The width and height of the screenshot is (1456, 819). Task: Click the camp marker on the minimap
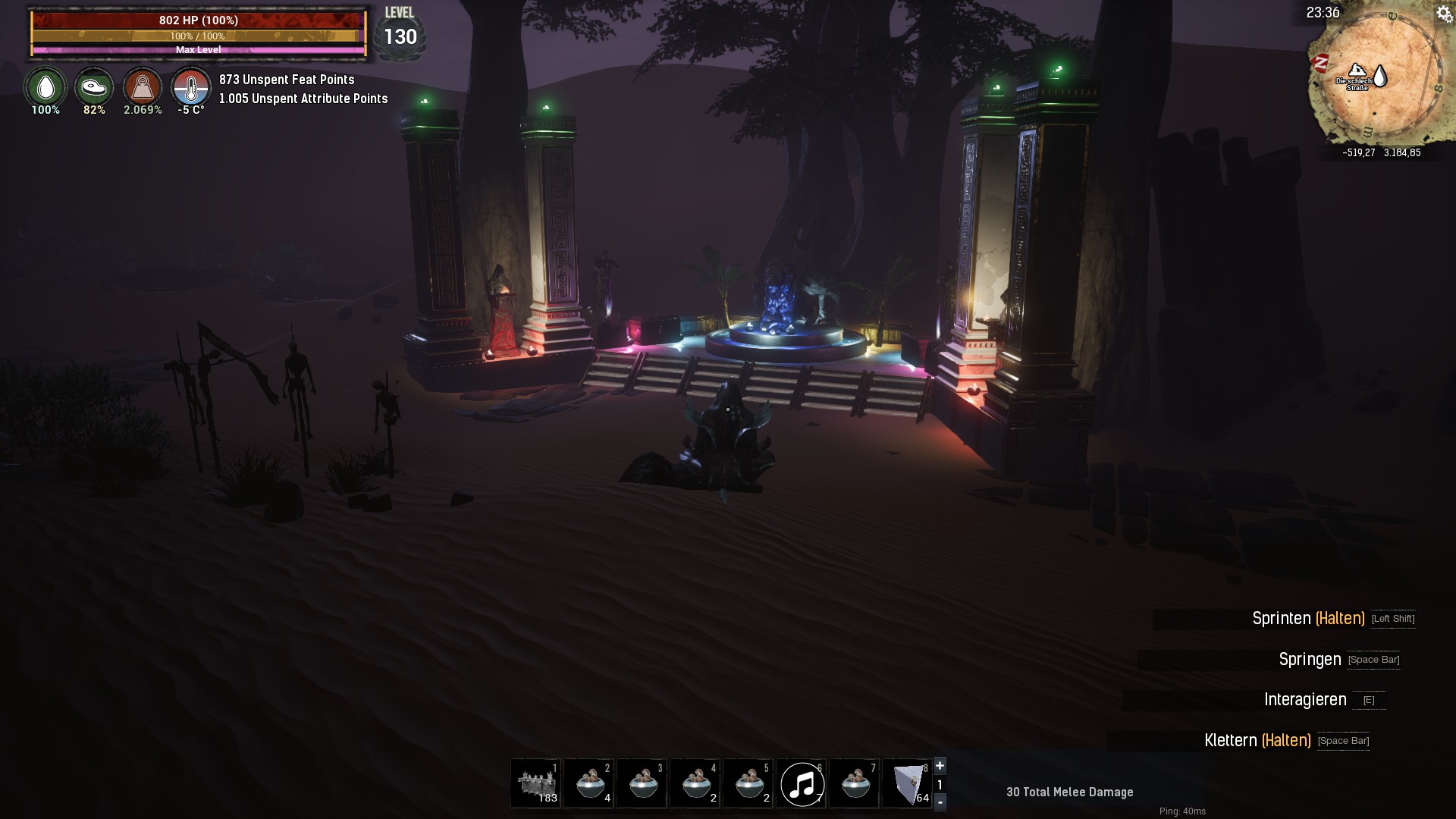pyautogui.click(x=1357, y=71)
